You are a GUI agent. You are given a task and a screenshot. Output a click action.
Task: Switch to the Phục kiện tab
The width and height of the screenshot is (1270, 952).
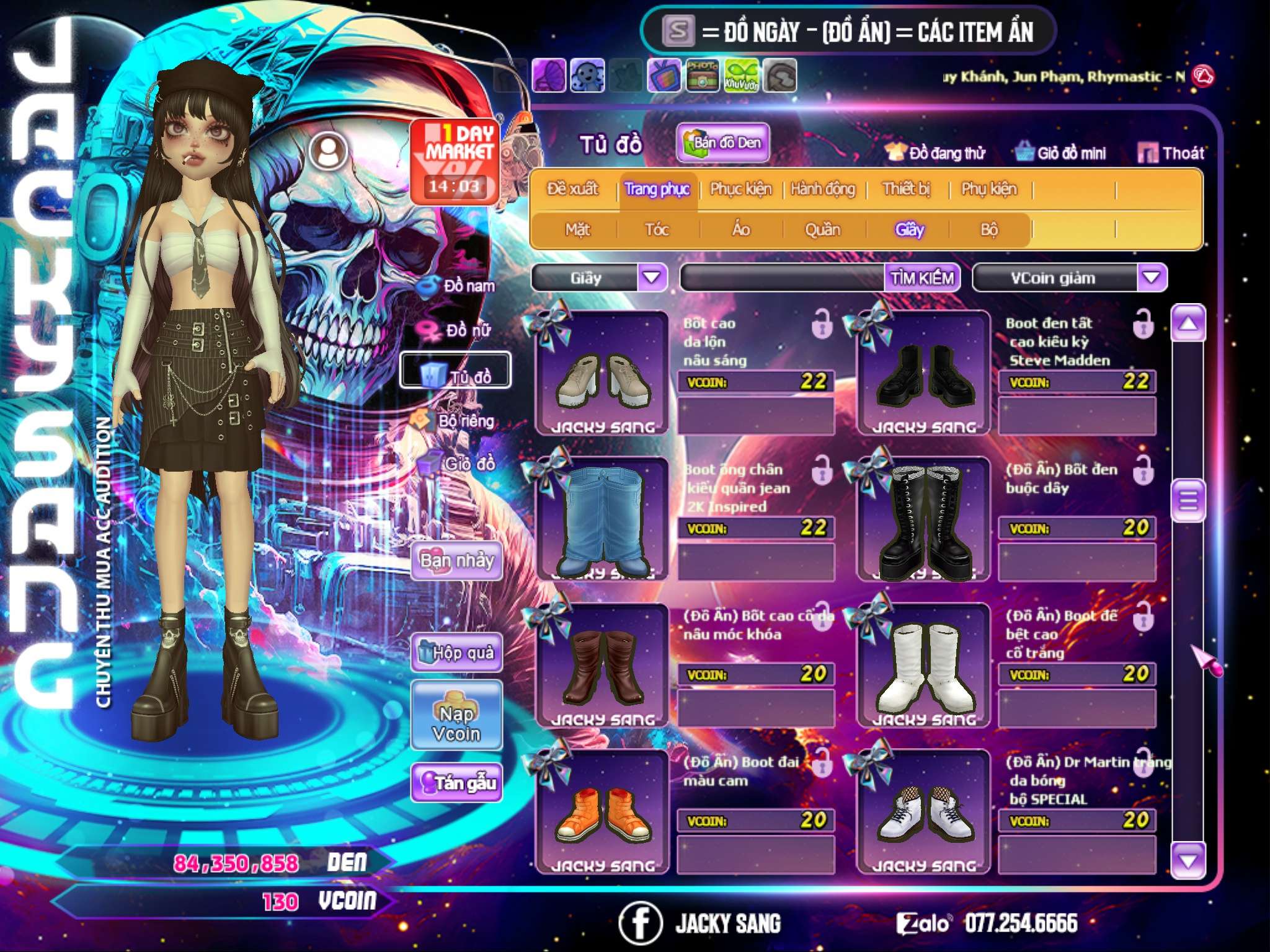click(x=740, y=189)
